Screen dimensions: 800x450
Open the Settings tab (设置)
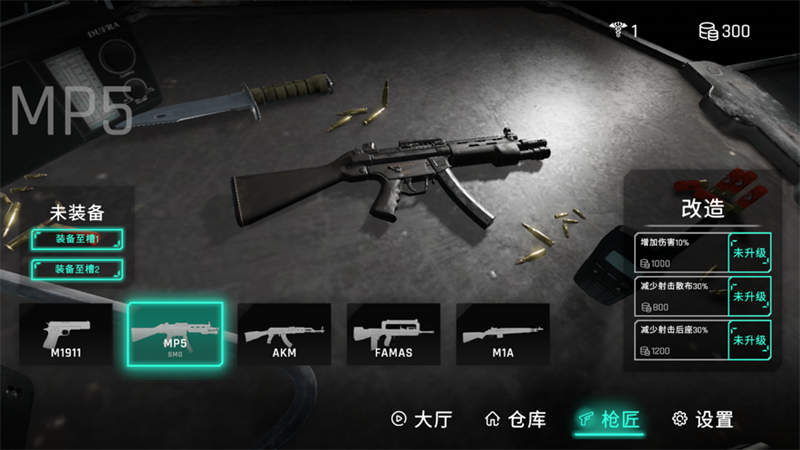coord(703,420)
